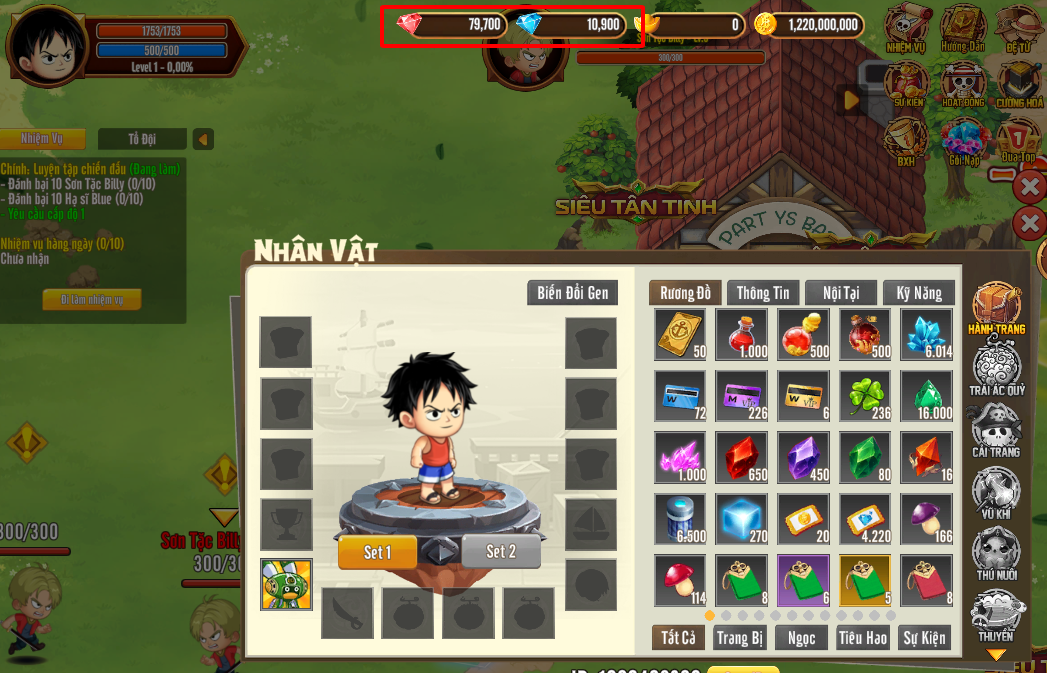Select the glowing blue cube item
Image resolution: width=1047 pixels, height=673 pixels.
coord(741,518)
